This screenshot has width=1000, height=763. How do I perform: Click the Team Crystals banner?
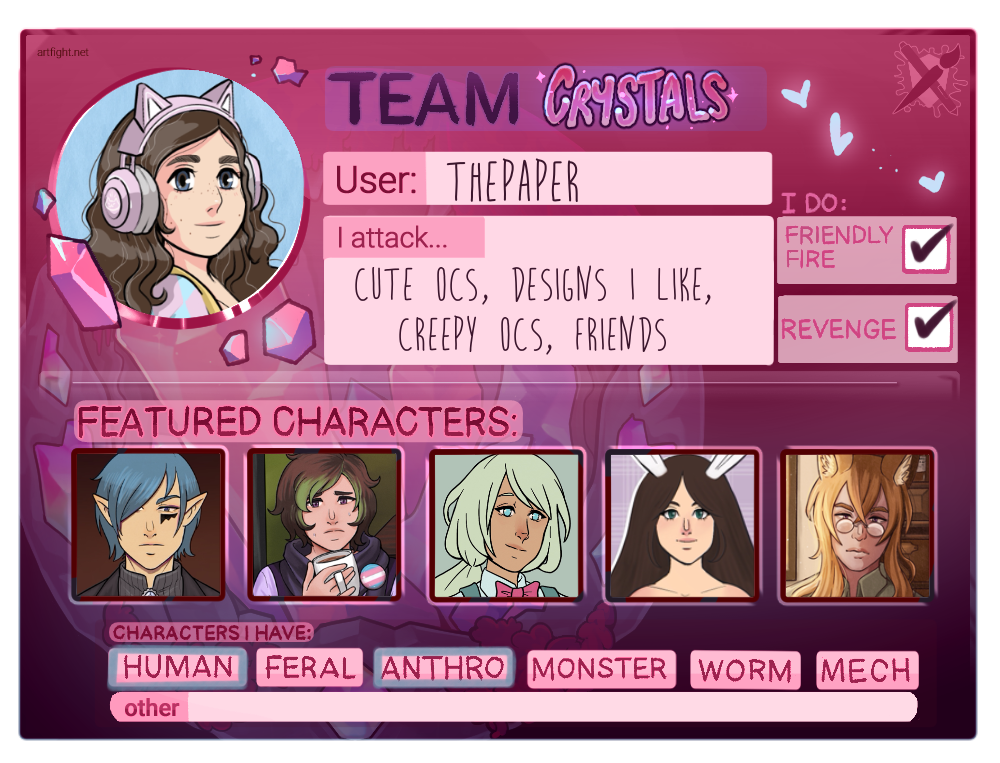(x=545, y=99)
